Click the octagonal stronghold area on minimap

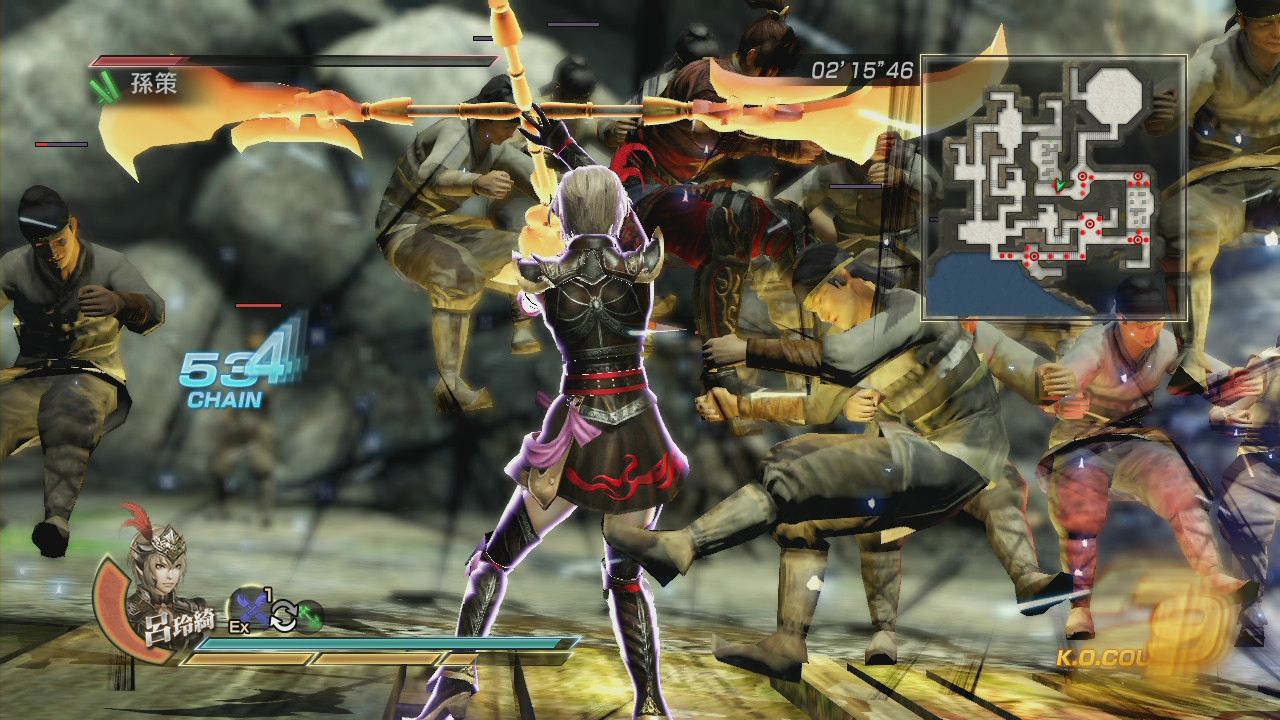pos(1113,96)
